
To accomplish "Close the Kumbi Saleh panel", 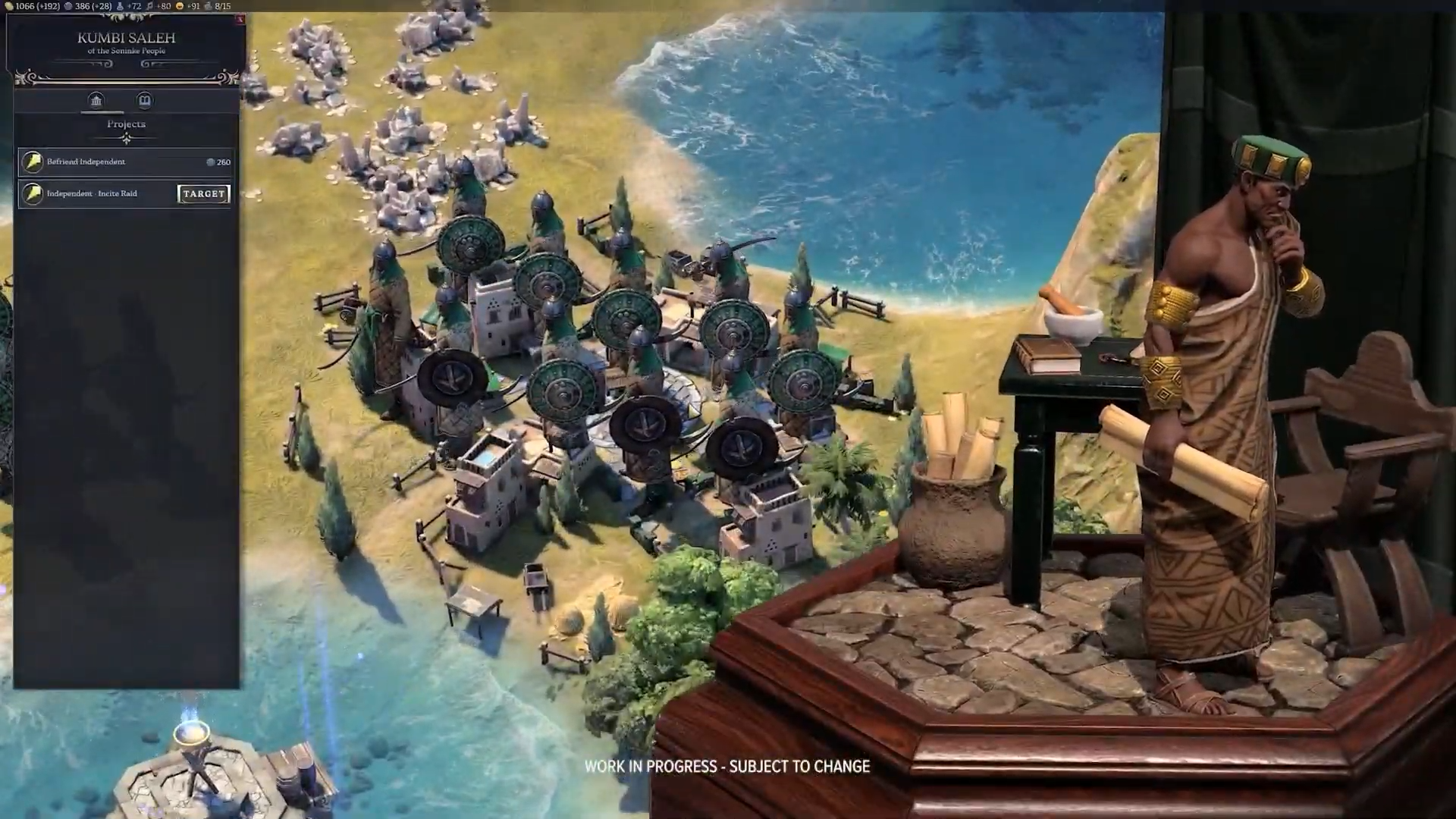I will [x=240, y=19].
